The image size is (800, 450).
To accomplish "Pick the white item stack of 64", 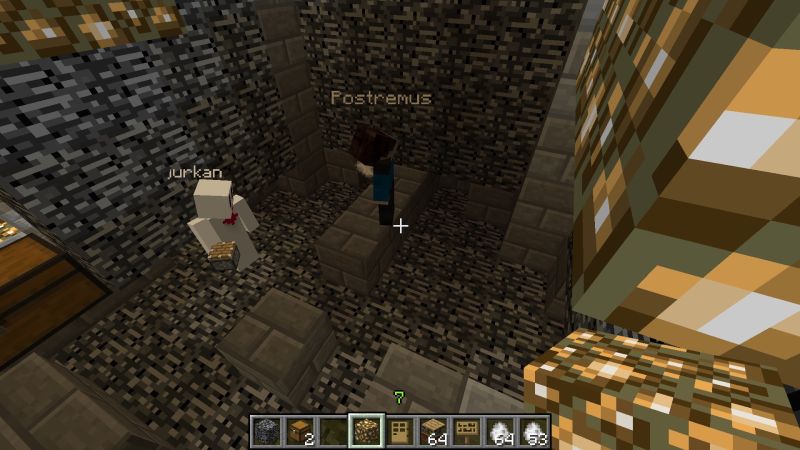I will 500,431.
